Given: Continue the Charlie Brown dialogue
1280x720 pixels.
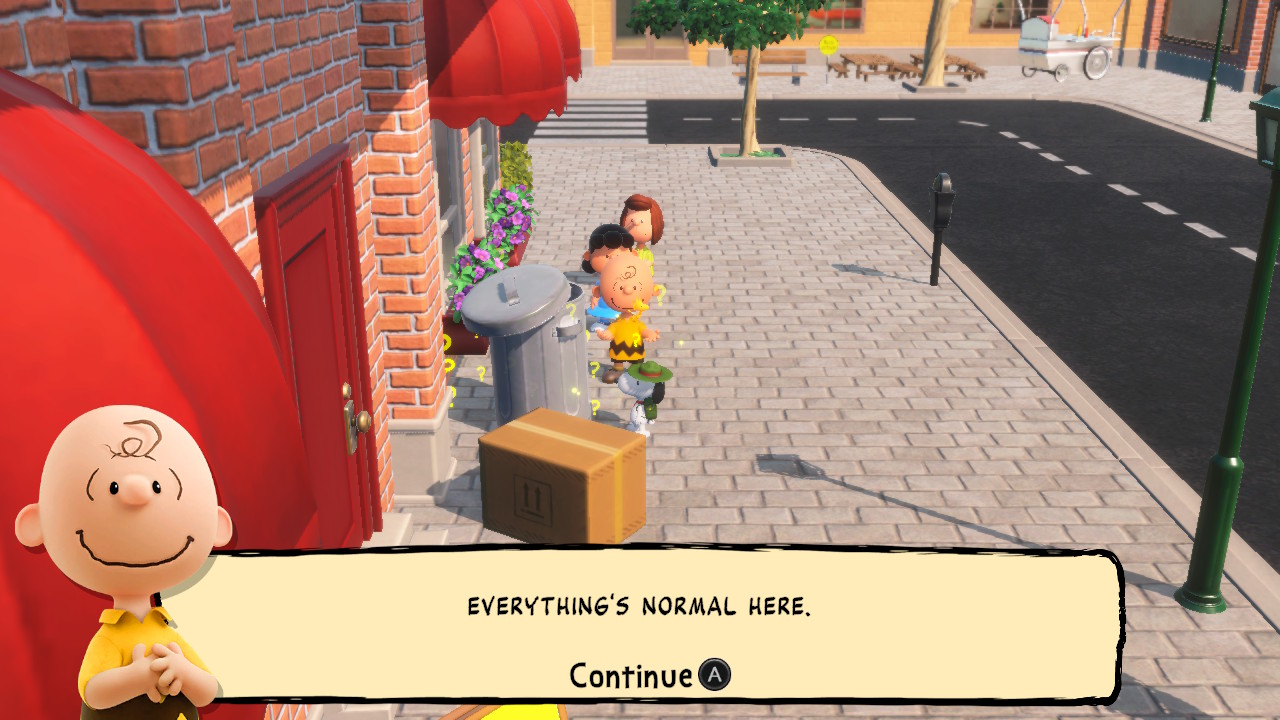Looking at the screenshot, I should [x=650, y=676].
